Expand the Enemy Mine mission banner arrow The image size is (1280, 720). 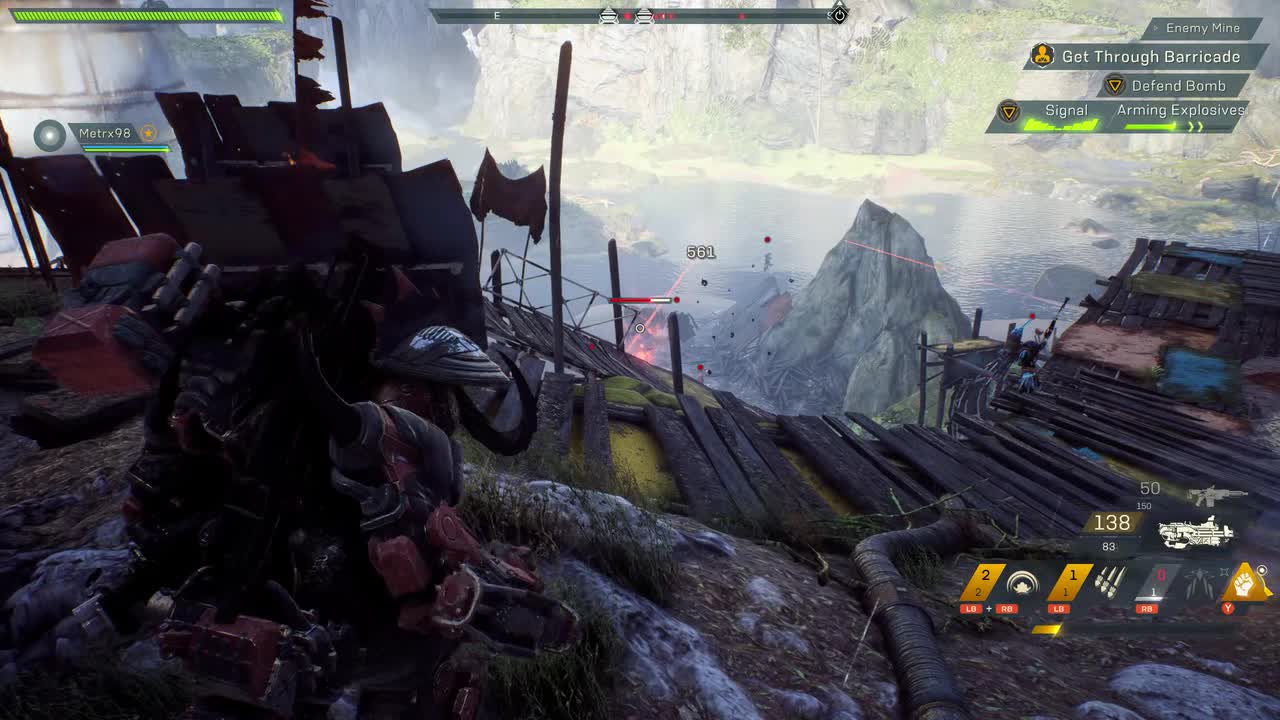point(1155,27)
